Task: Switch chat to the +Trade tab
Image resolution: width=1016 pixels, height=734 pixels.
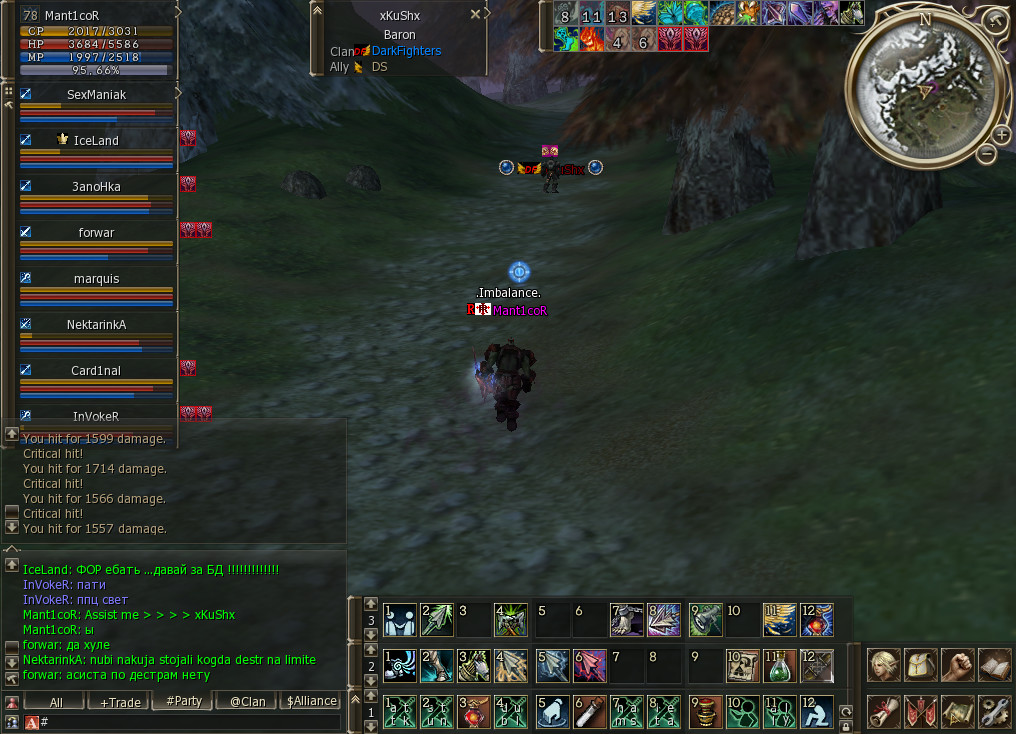Action: pyautogui.click(x=120, y=702)
